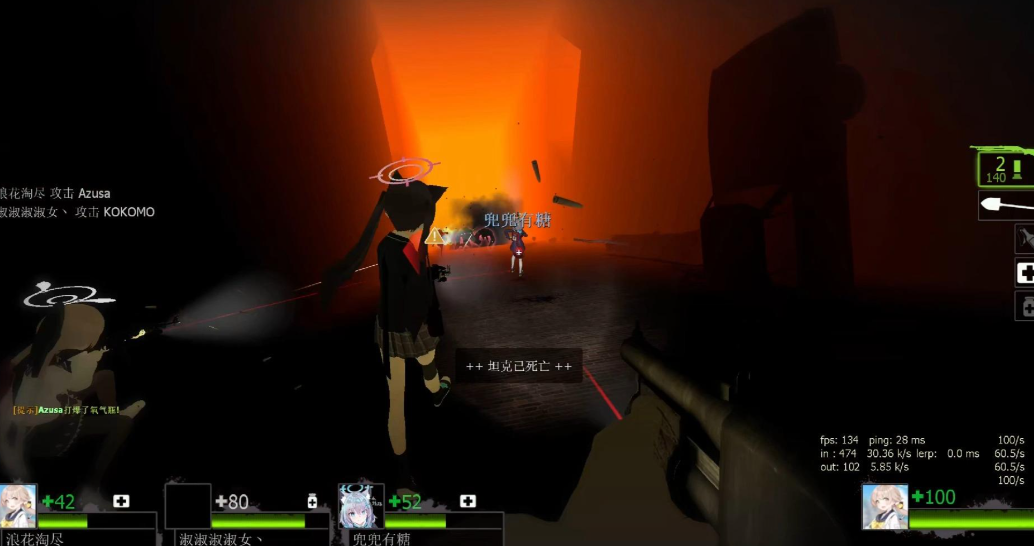Click your own survivor portrait with 100 health
Image resolution: width=1034 pixels, height=546 pixels.
pos(885,506)
